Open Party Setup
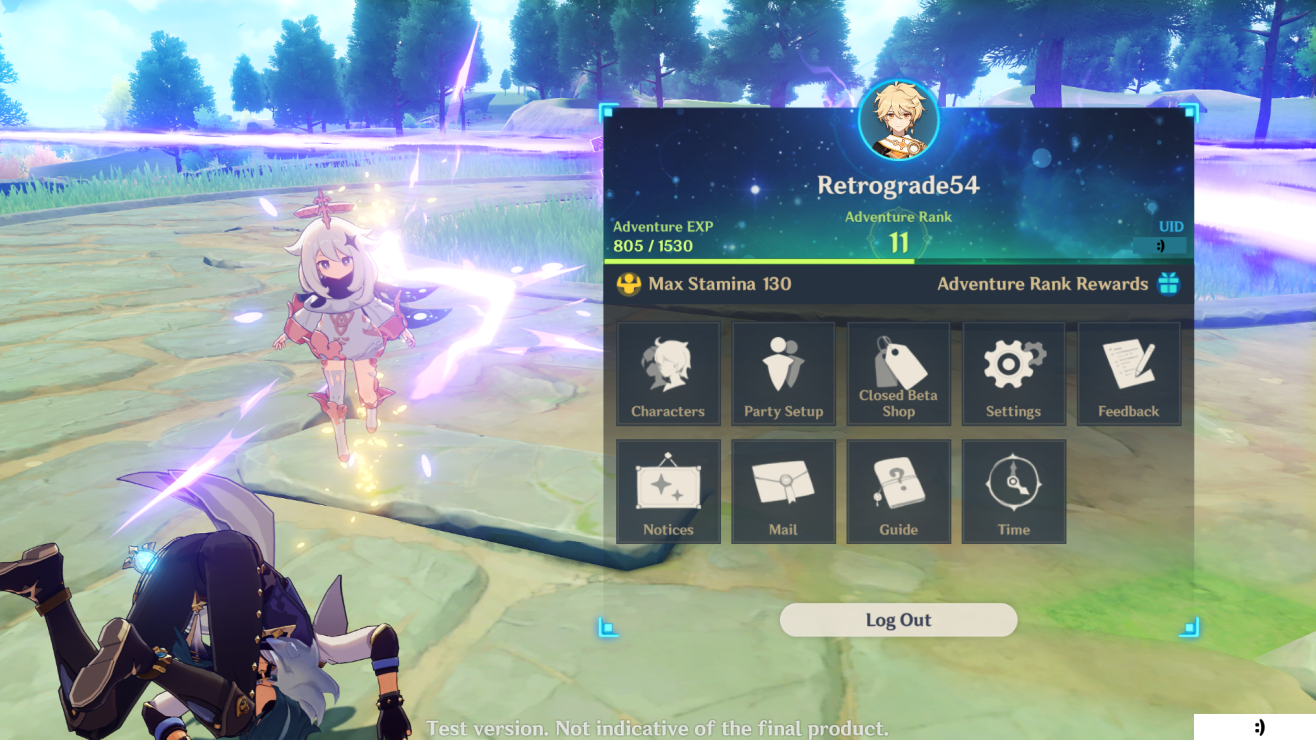The height and width of the screenshot is (740, 1316). (x=783, y=374)
